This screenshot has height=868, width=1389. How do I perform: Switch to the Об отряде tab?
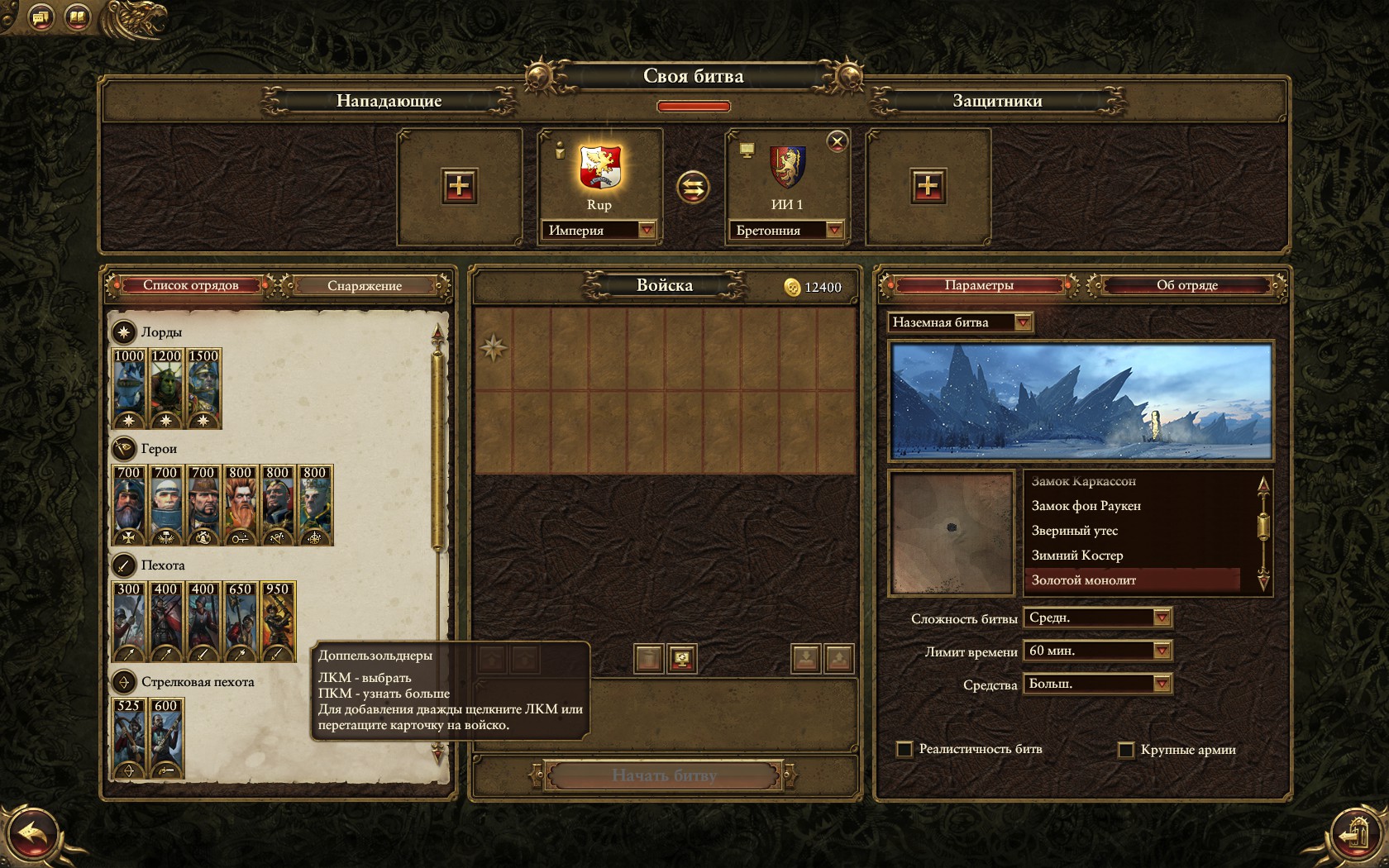pyautogui.click(x=1186, y=286)
